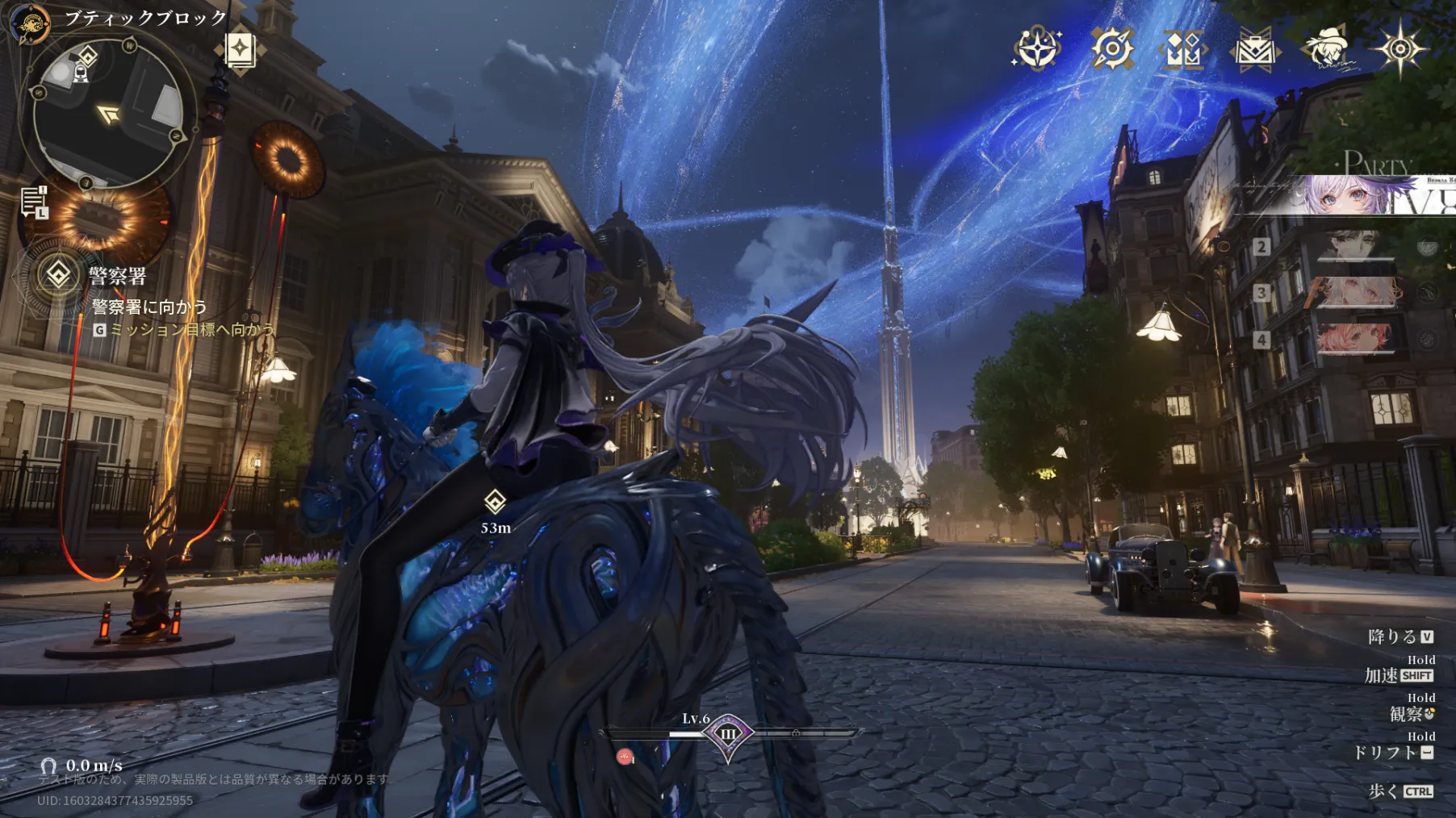Click the quest waypoint marker showing 53m
This screenshot has width=1456, height=818.
pos(495,502)
